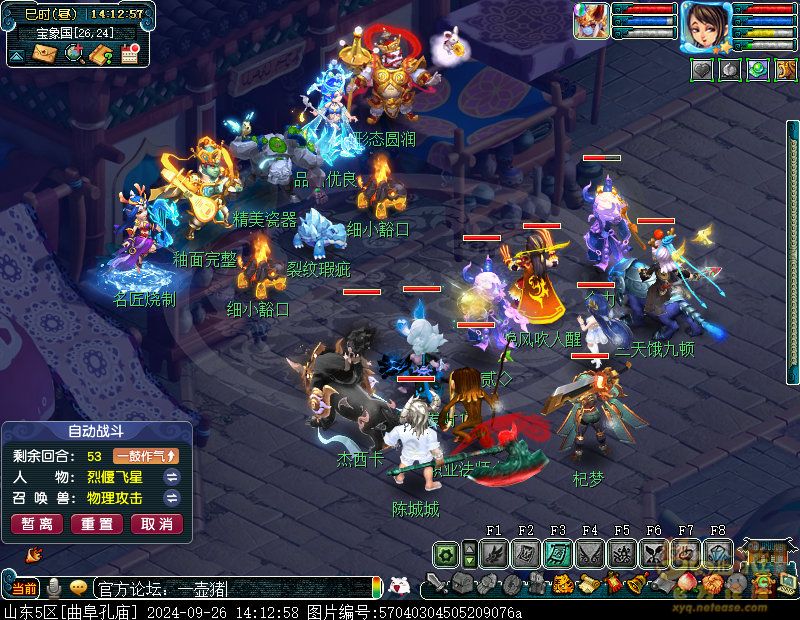This screenshot has width=800, height=620.
Task: Open the green gear hotbar settings
Action: point(446,553)
